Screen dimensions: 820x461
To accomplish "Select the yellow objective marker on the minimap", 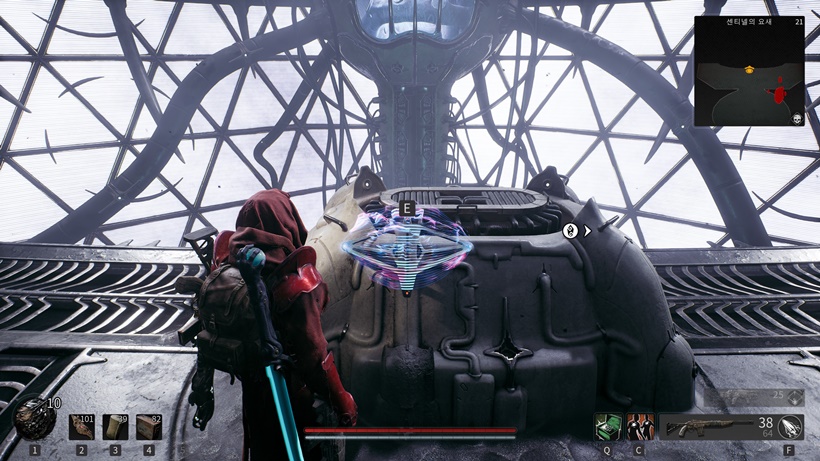I will tap(749, 69).
